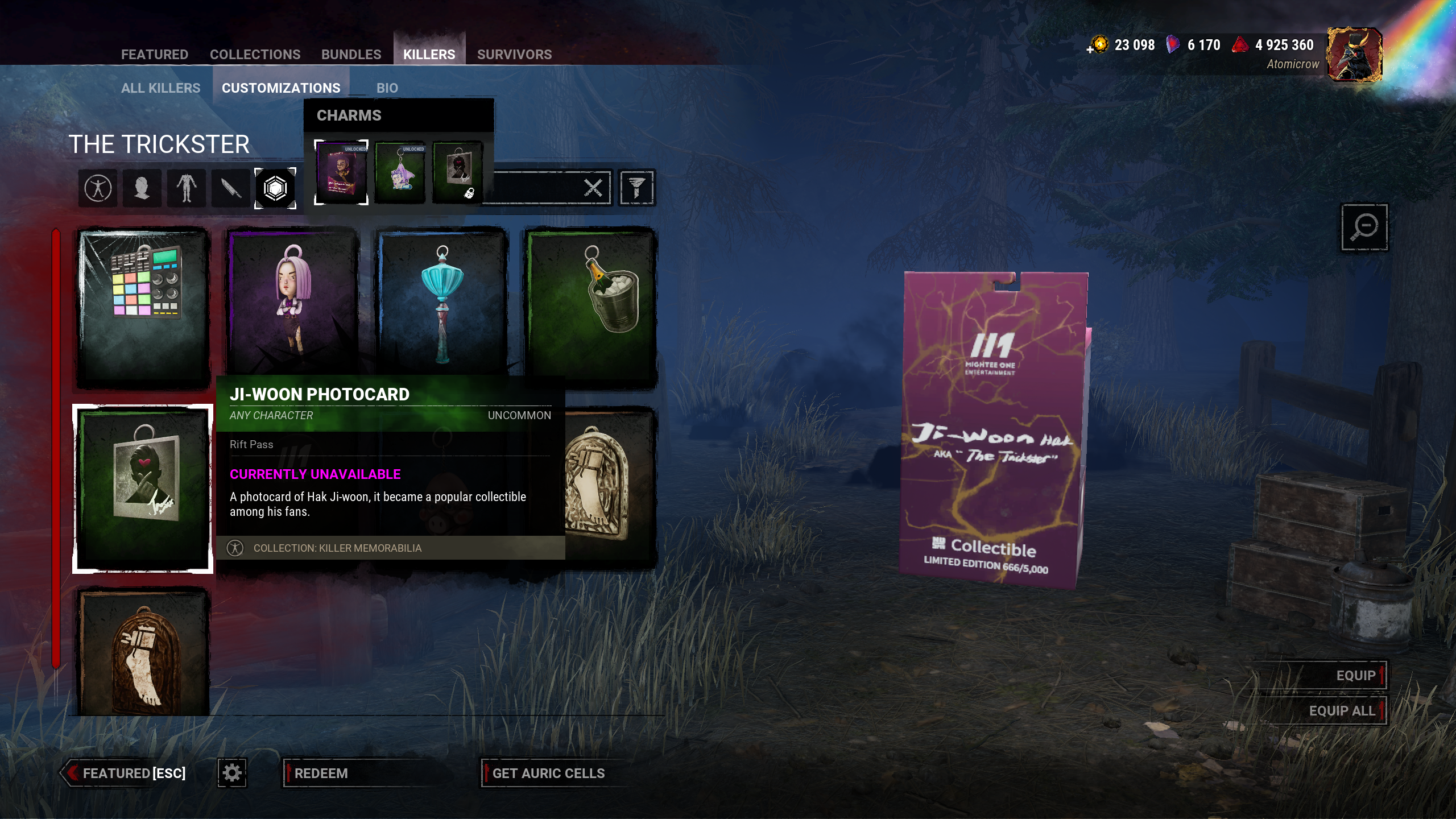Get Auric Cells
This screenshot has height=819, width=1456.
click(548, 773)
